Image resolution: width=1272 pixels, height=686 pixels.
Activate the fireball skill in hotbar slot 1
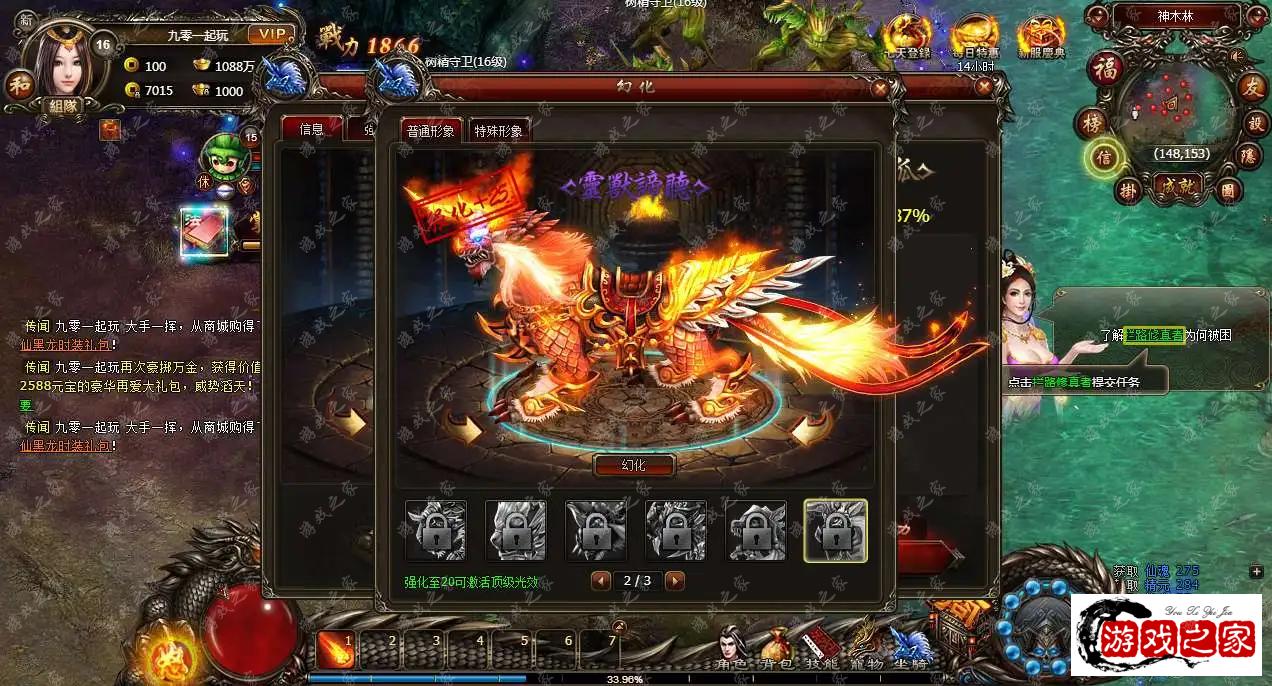click(x=335, y=650)
